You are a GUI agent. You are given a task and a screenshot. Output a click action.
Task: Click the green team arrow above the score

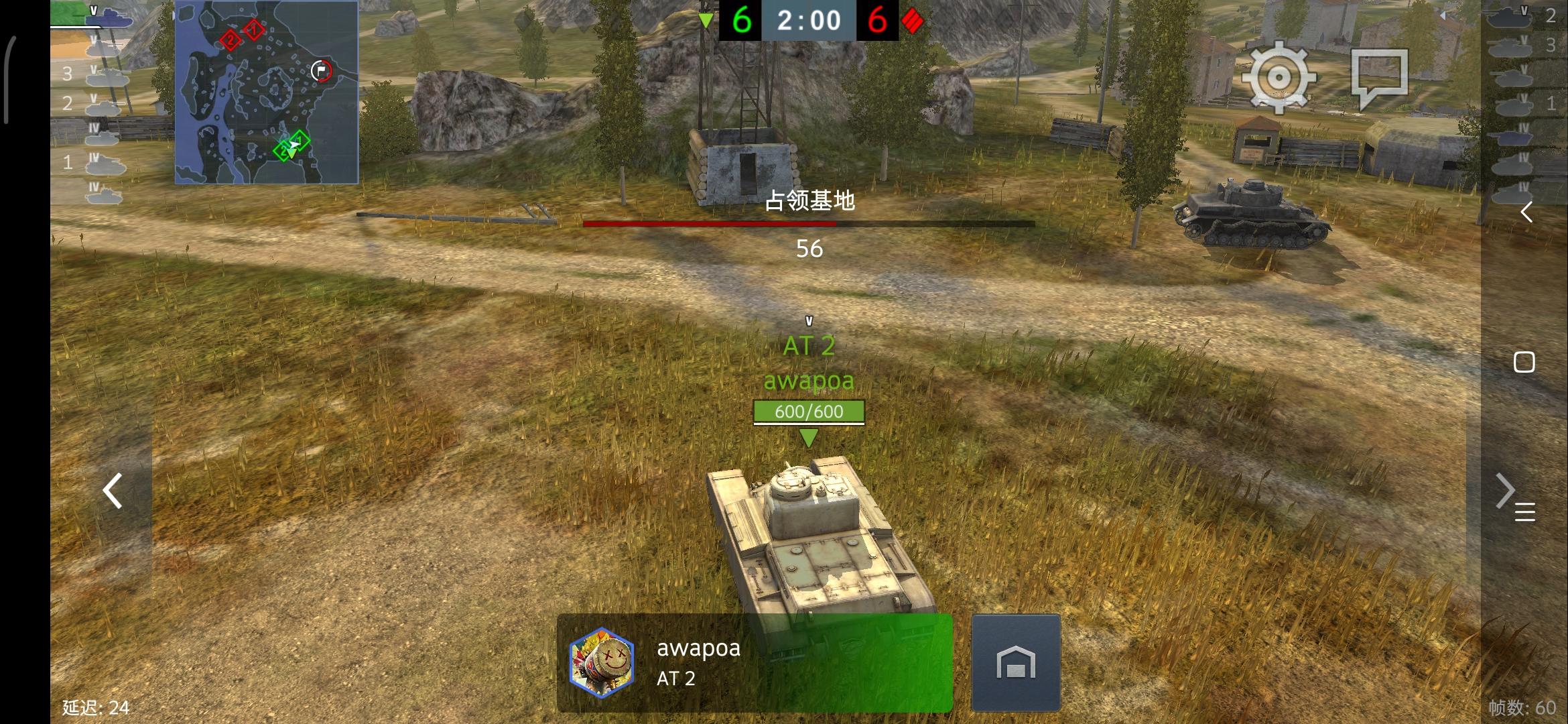point(707,20)
